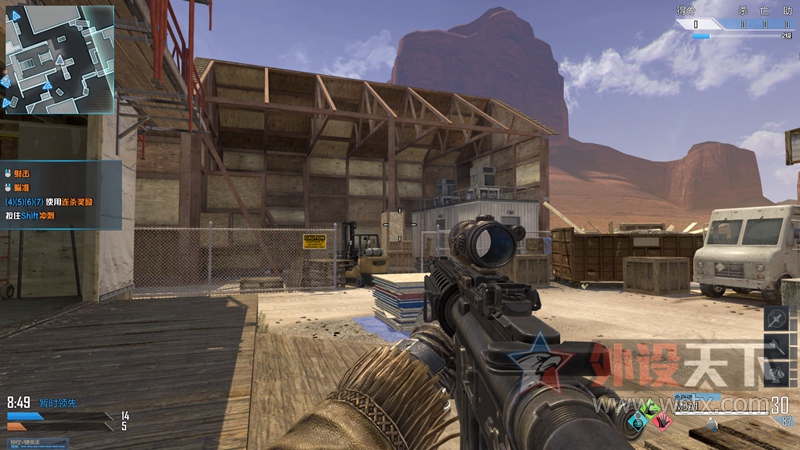Select the grenade icon near ammo counter
Screen dimensions: 800x450
tap(711, 424)
